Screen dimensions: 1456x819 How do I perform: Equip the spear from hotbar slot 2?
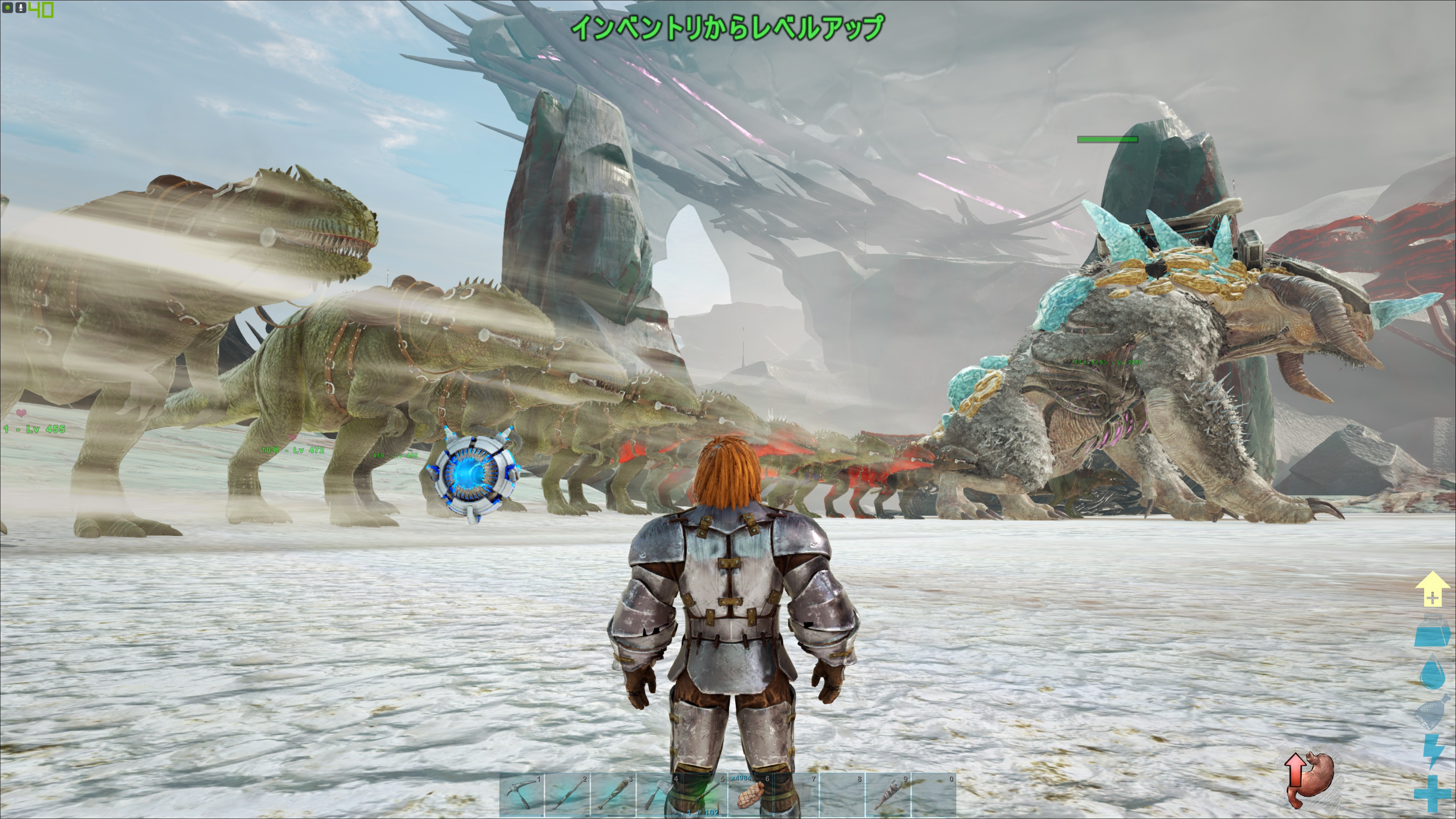pyautogui.click(x=568, y=795)
